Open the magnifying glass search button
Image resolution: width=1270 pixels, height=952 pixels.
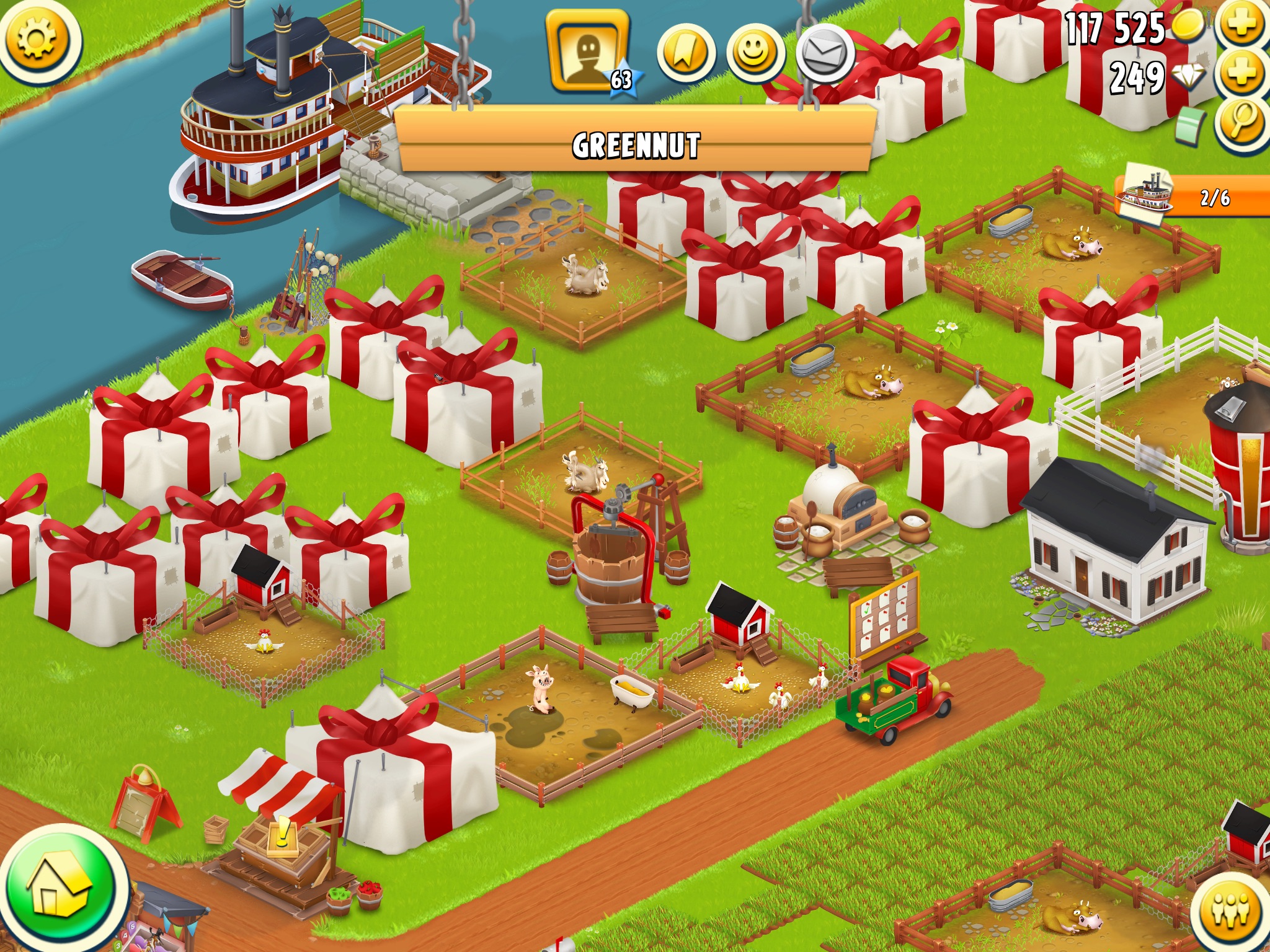coord(1242,123)
